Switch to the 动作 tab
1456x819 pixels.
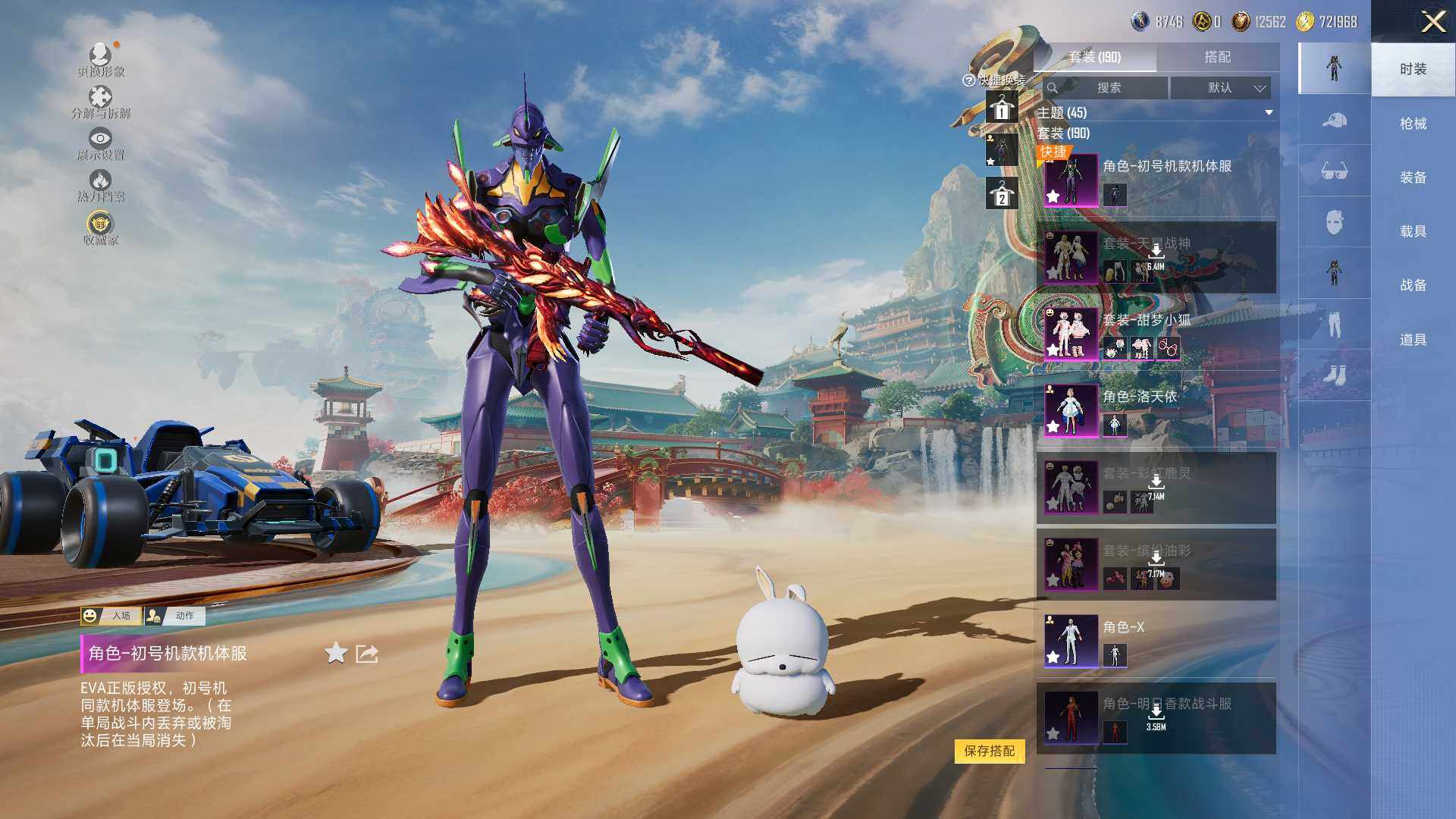click(175, 616)
